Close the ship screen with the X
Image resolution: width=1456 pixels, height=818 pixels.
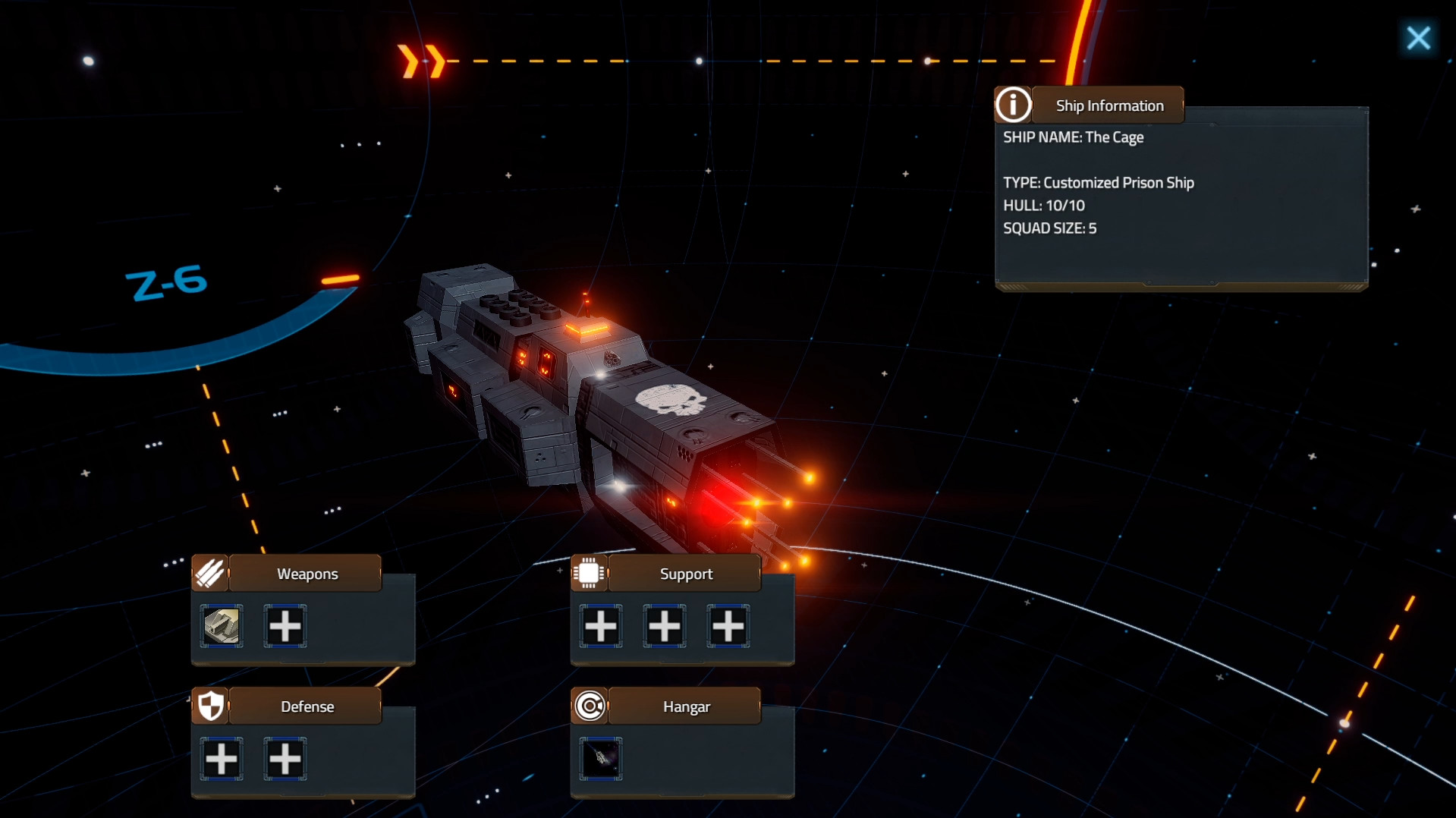1417,38
